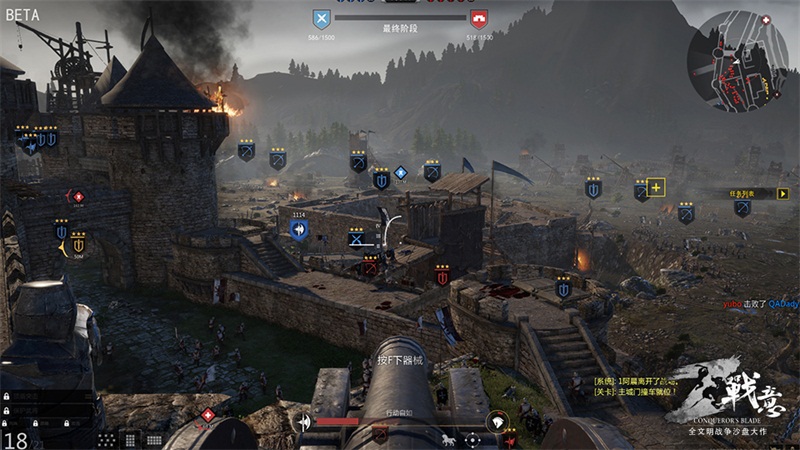The height and width of the screenshot is (450, 800).
Task: Select the round horse head skill
Action: tap(497, 422)
